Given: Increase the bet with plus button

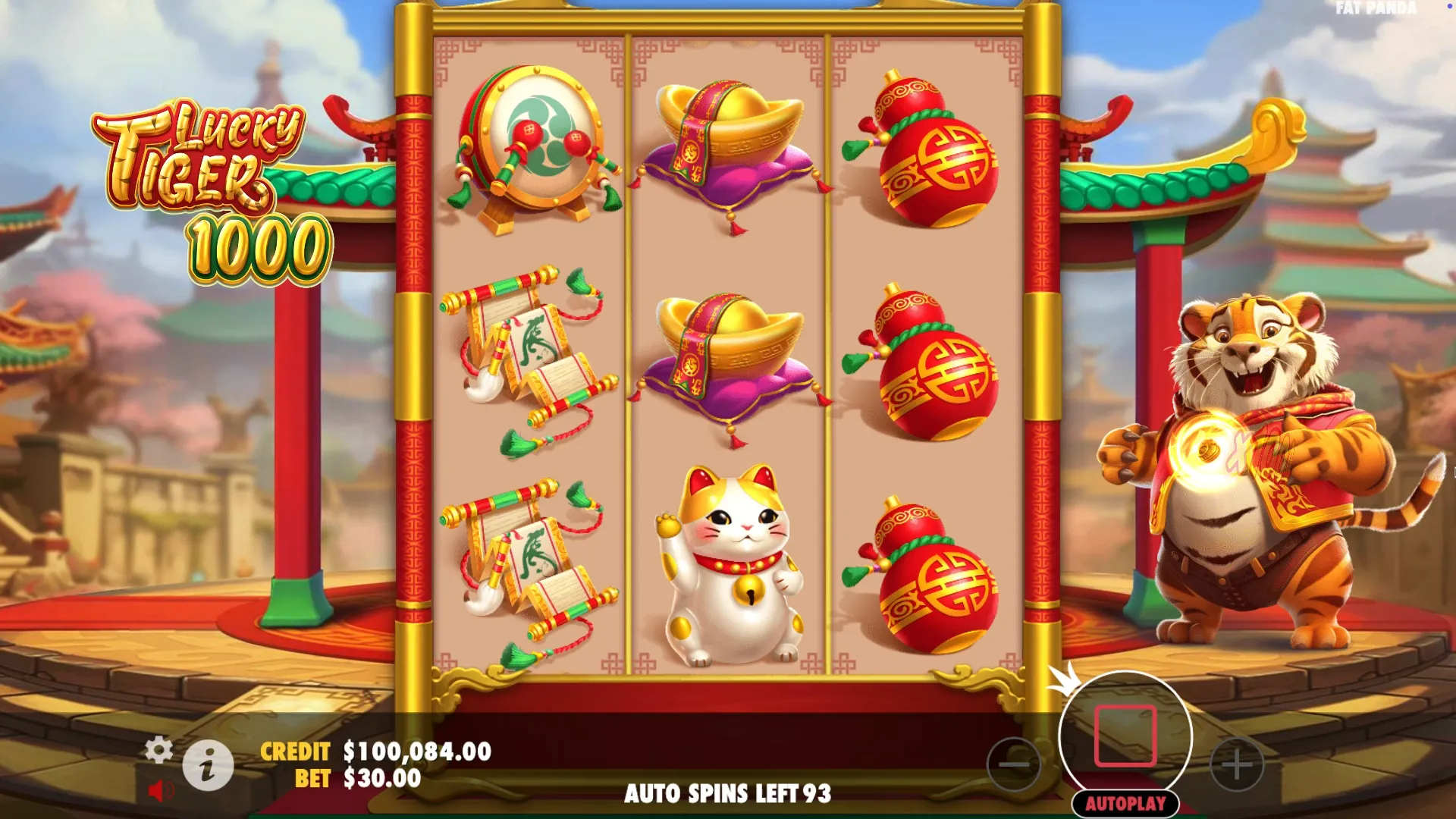Looking at the screenshot, I should (x=1237, y=764).
